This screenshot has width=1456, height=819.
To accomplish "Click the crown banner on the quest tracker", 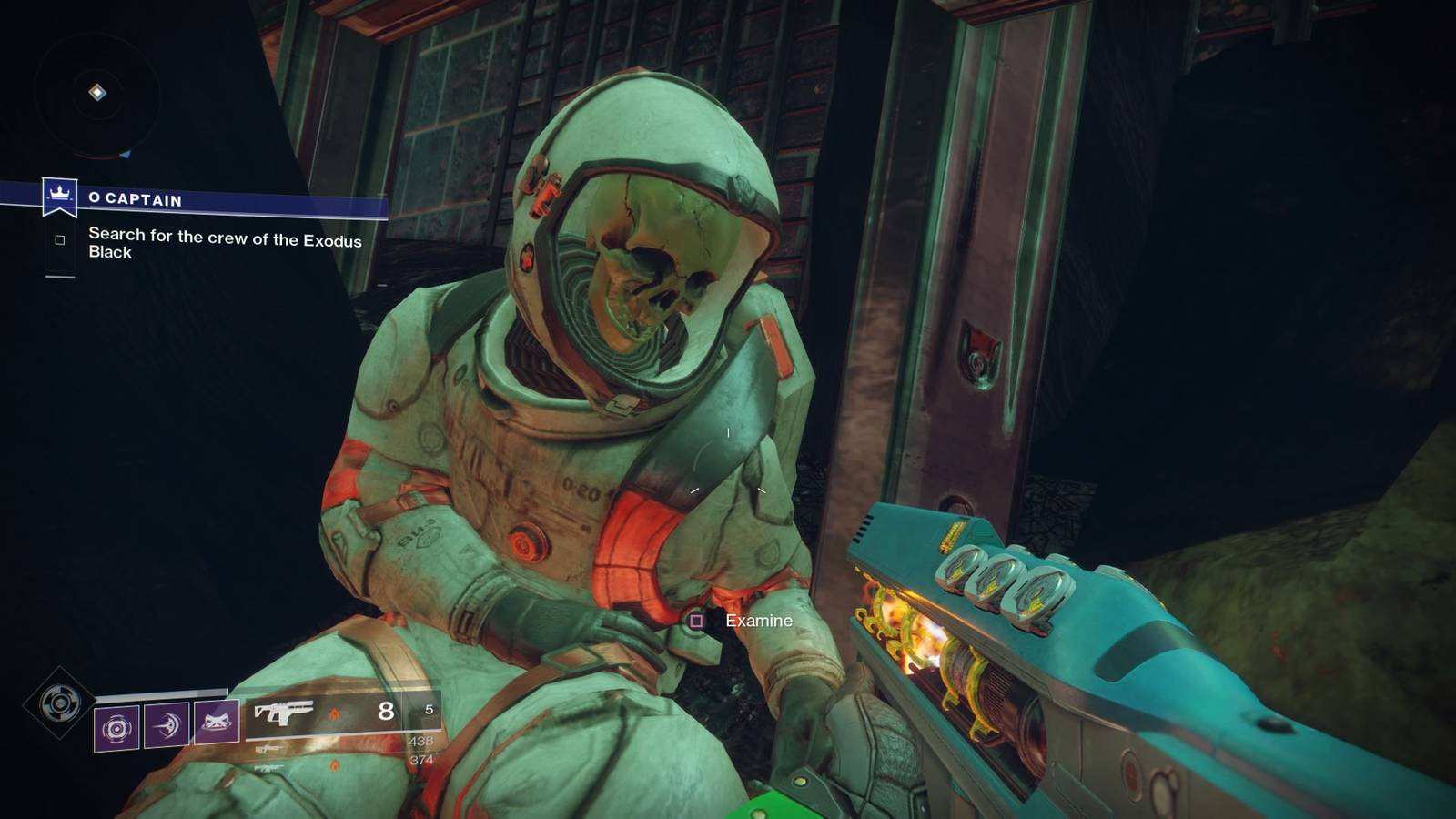I will pyautogui.click(x=59, y=194).
